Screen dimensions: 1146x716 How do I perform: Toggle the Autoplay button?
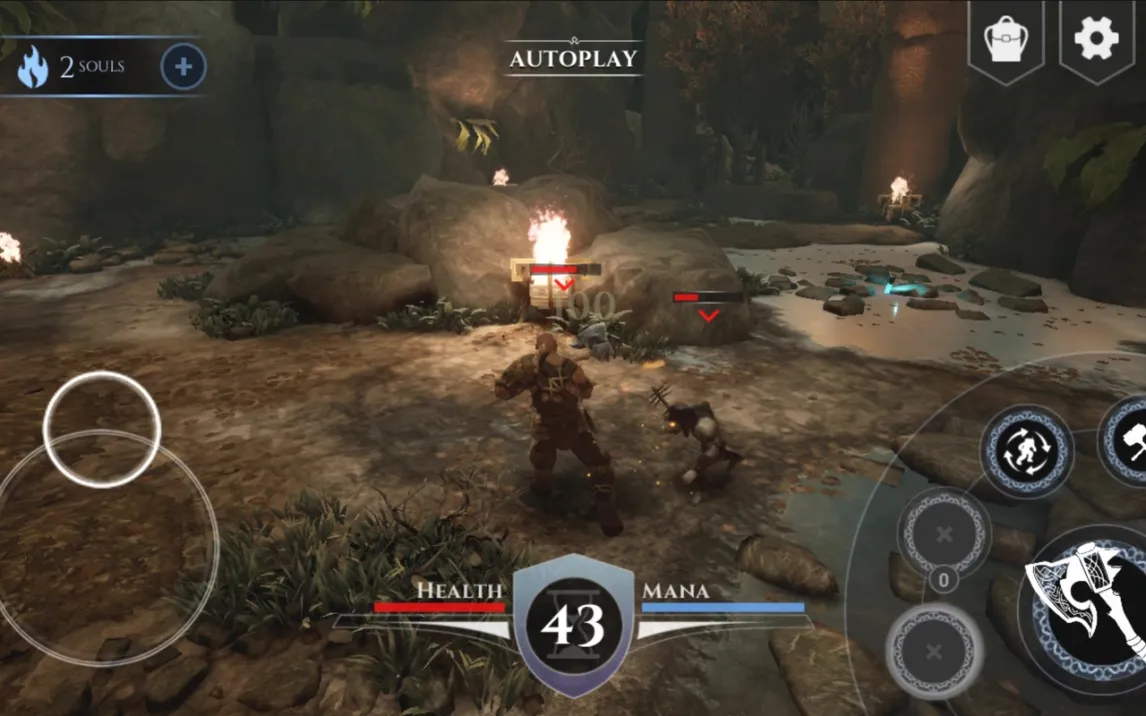click(x=573, y=58)
